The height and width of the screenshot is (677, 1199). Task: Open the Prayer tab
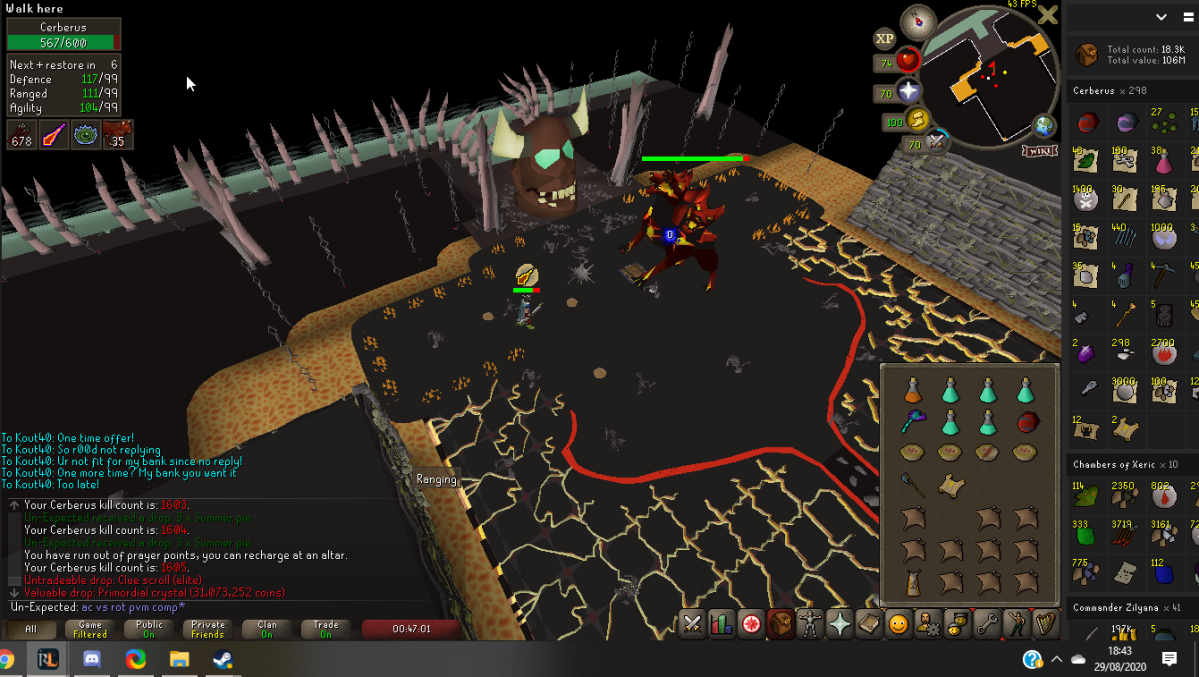[840, 624]
